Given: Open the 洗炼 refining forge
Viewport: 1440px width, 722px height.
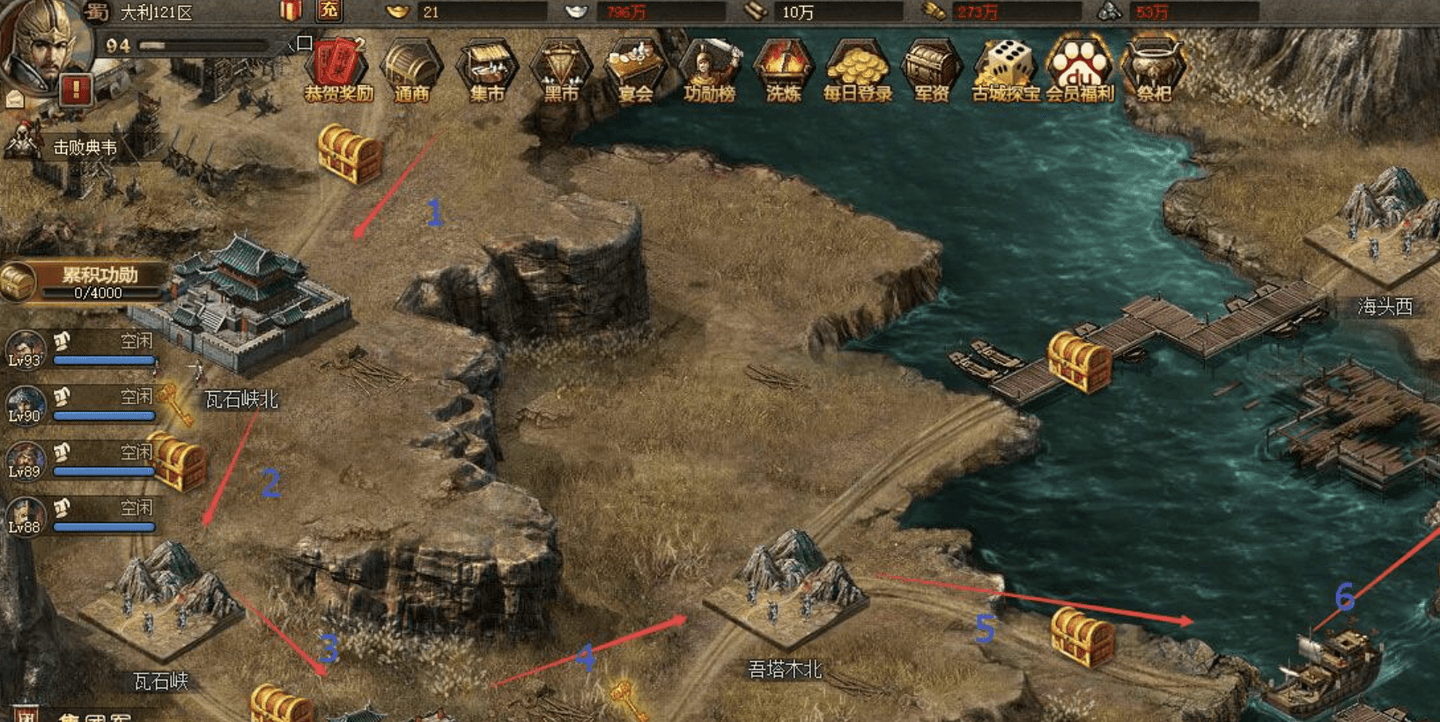Looking at the screenshot, I should coord(783,66).
